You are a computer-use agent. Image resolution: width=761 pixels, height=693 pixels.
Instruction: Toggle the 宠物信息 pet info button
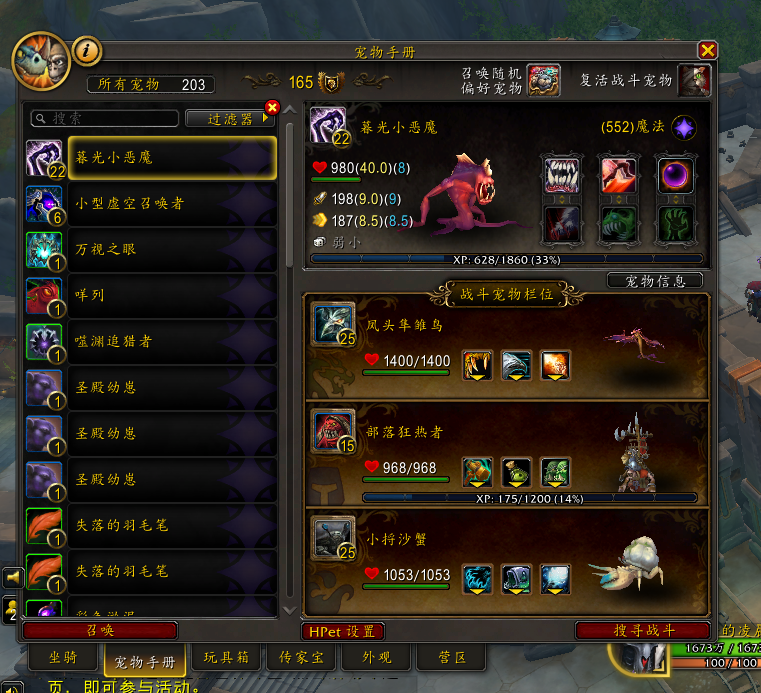(655, 281)
